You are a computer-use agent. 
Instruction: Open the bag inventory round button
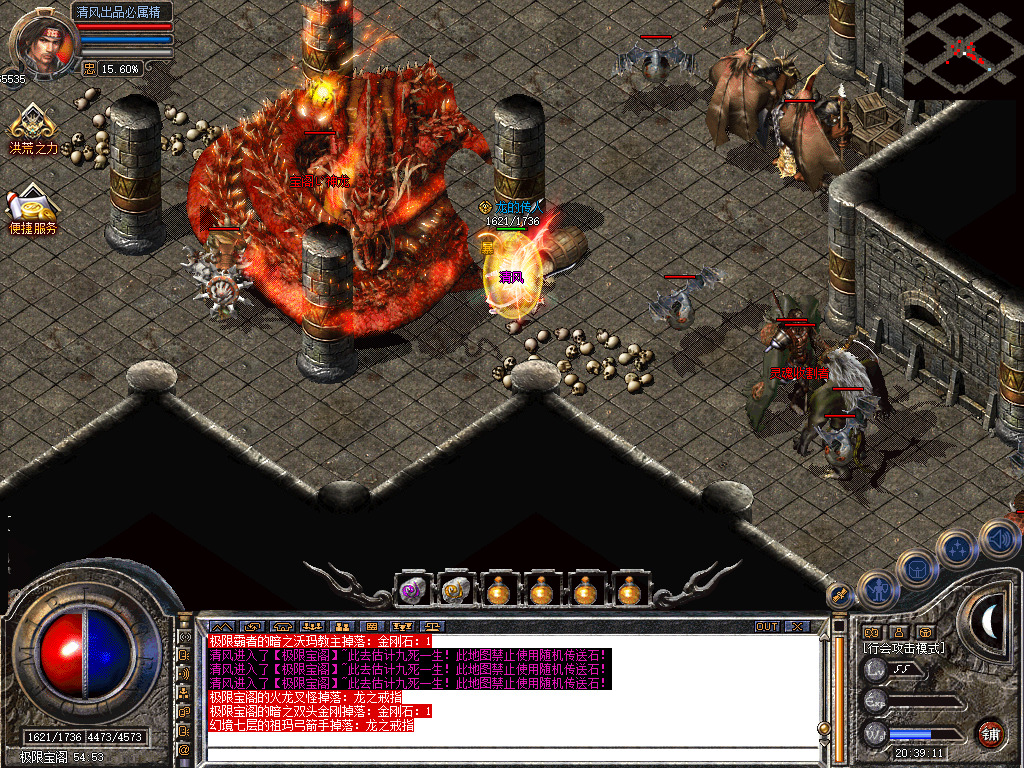coord(916,567)
